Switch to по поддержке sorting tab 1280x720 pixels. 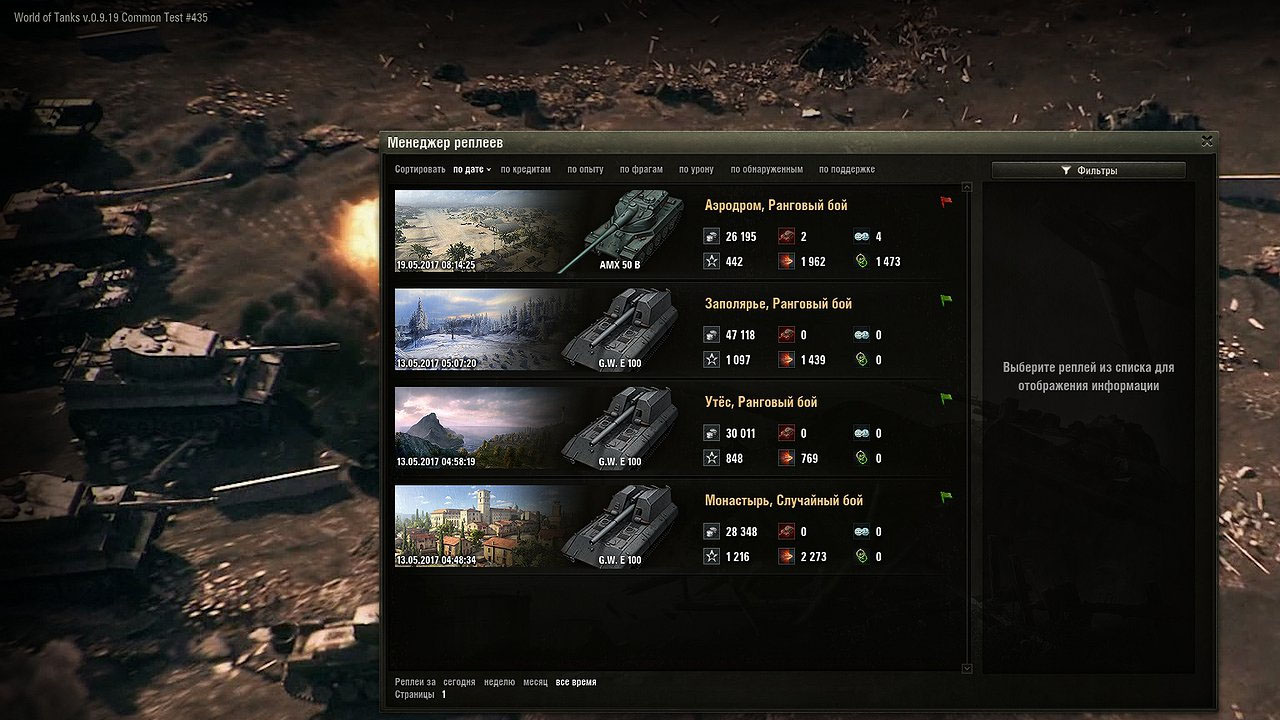(x=847, y=169)
